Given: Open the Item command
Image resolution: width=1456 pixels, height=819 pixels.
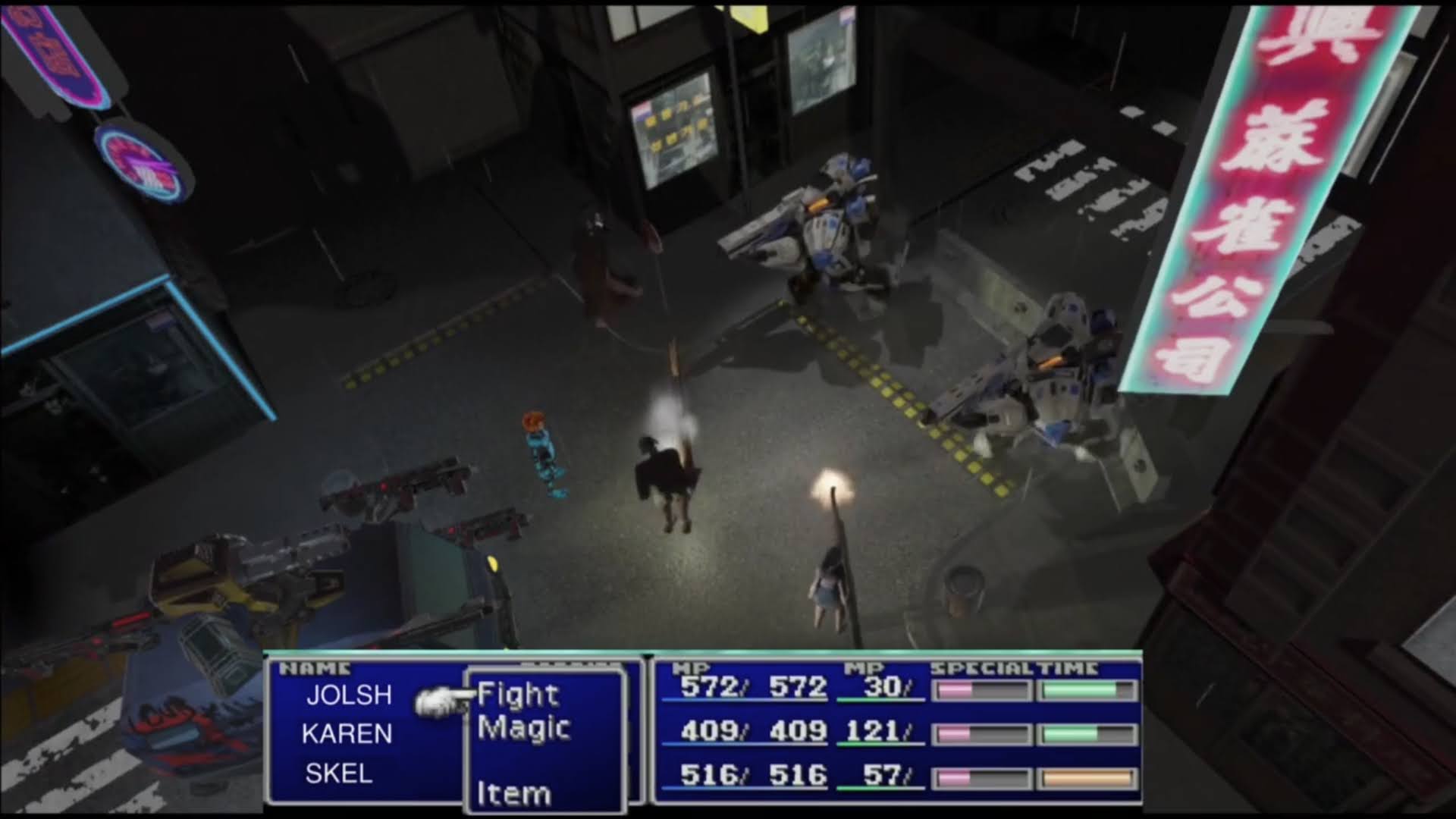Looking at the screenshot, I should [x=513, y=793].
